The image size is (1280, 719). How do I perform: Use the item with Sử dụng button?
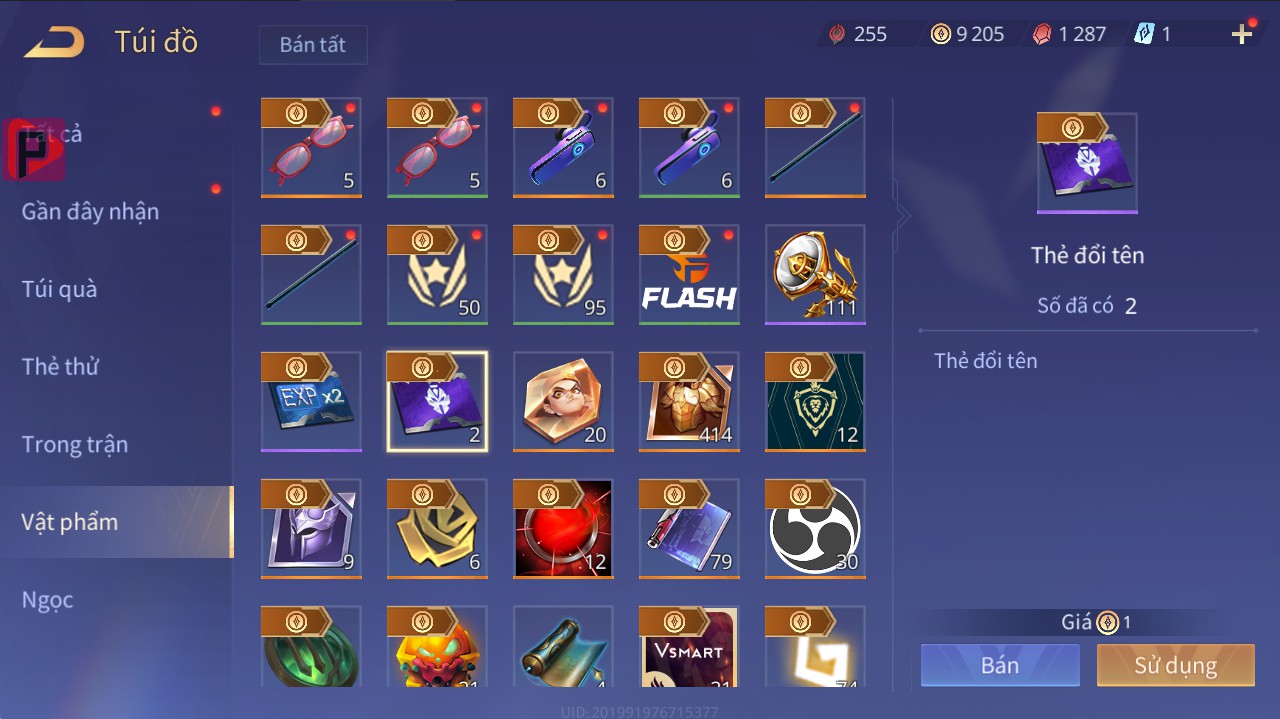point(1175,665)
